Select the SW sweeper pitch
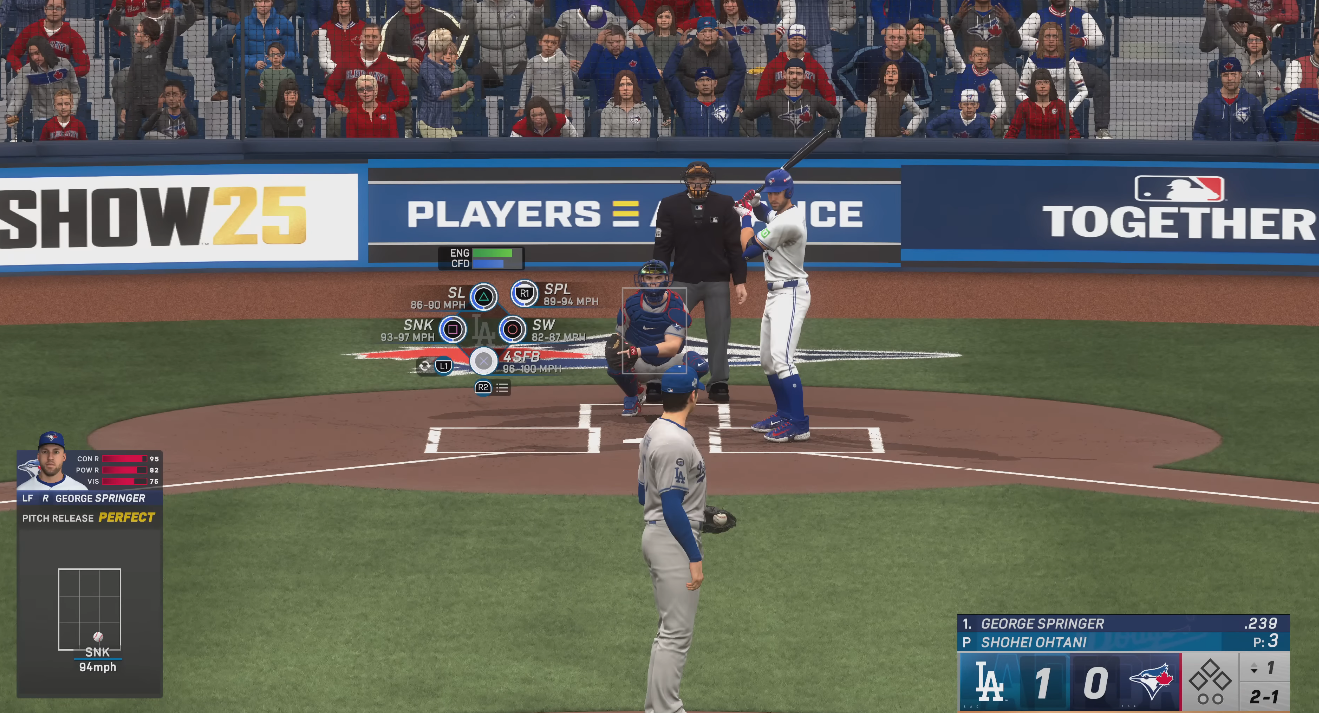The width and height of the screenshot is (1319, 713). [512, 328]
